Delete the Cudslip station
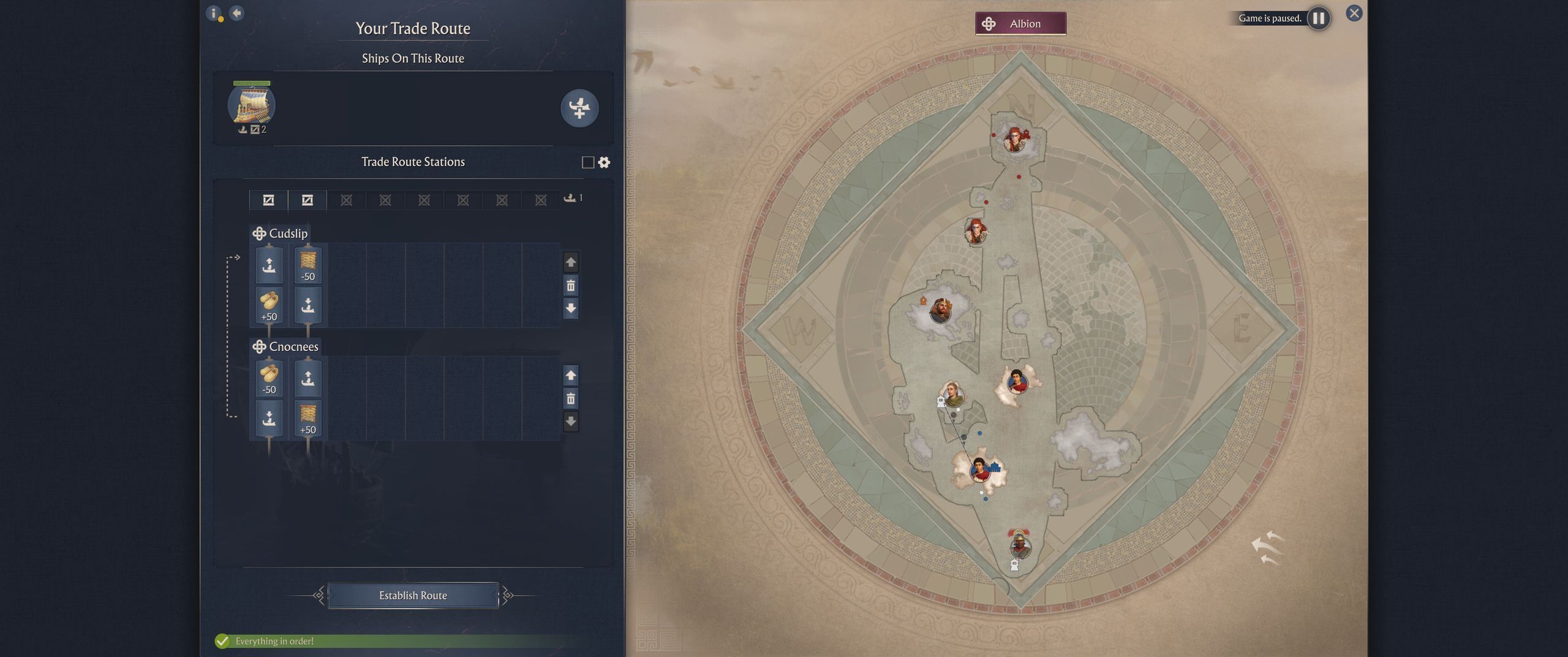Screen dimensions: 1568x657 tap(571, 286)
